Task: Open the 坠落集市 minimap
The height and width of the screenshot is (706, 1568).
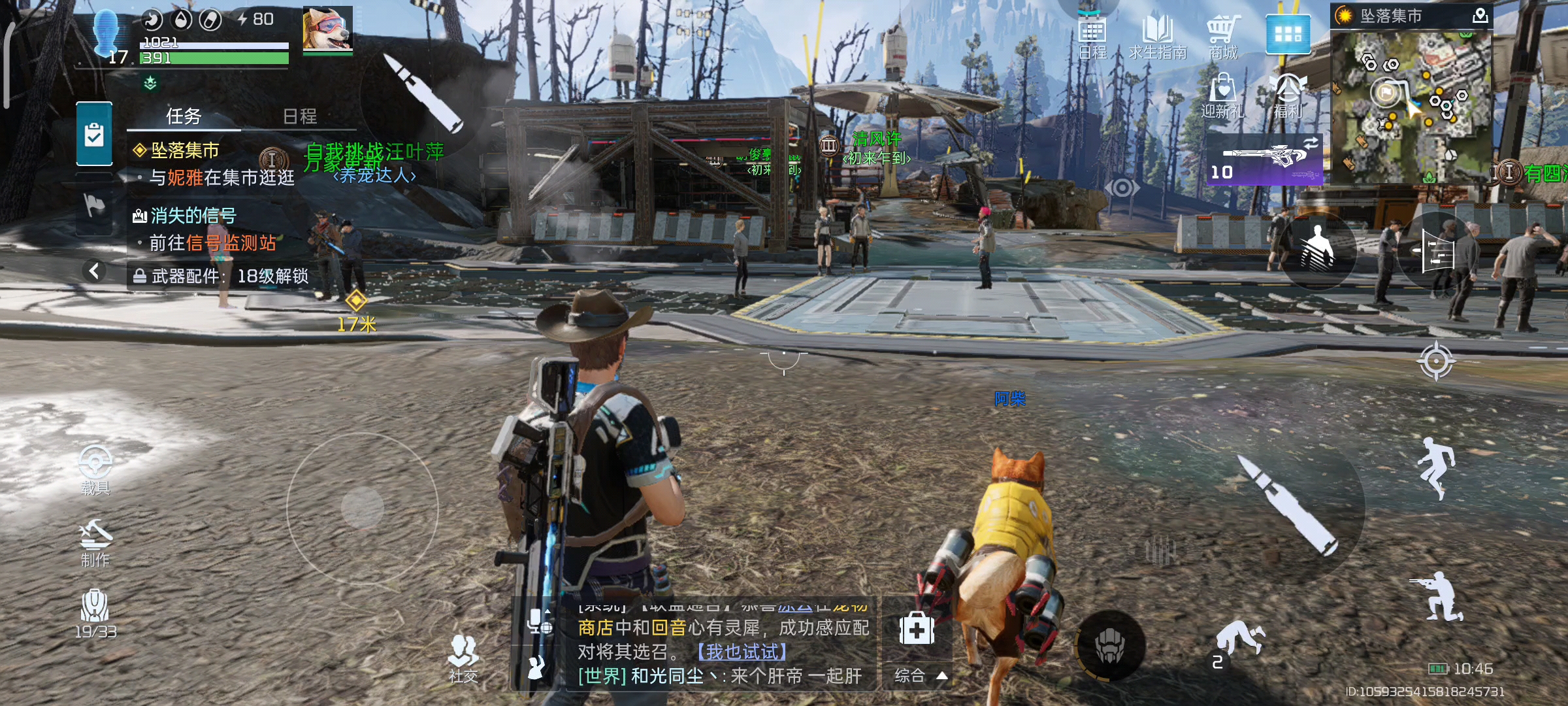Action: click(1411, 106)
